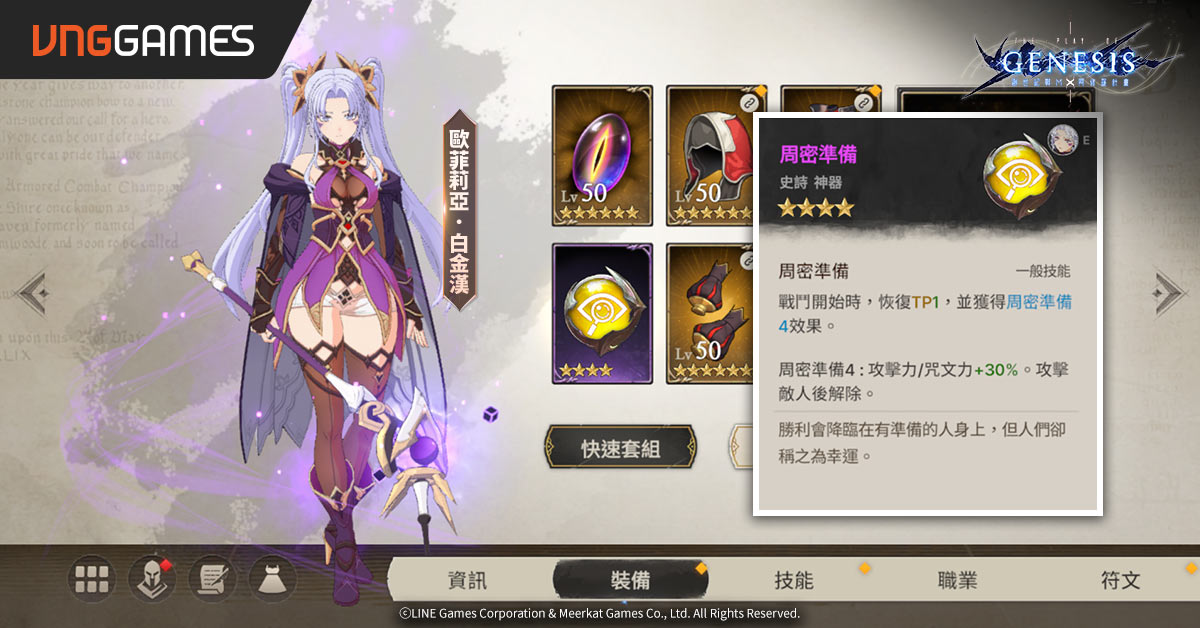This screenshot has height=628, width=1200.
Task: Show the previous character with left arrow
Action: click(x=31, y=292)
